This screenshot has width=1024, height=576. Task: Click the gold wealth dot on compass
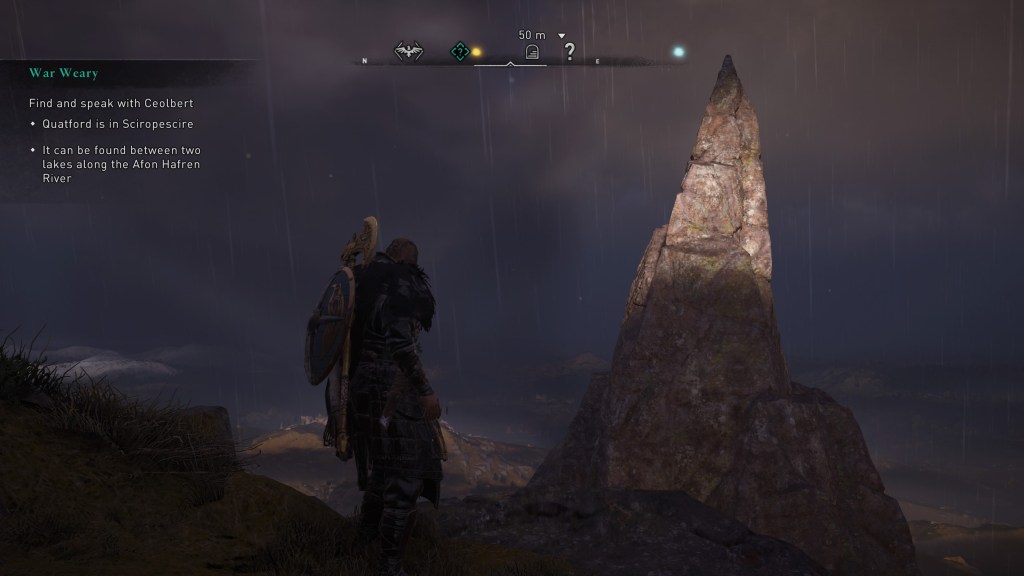coord(477,52)
